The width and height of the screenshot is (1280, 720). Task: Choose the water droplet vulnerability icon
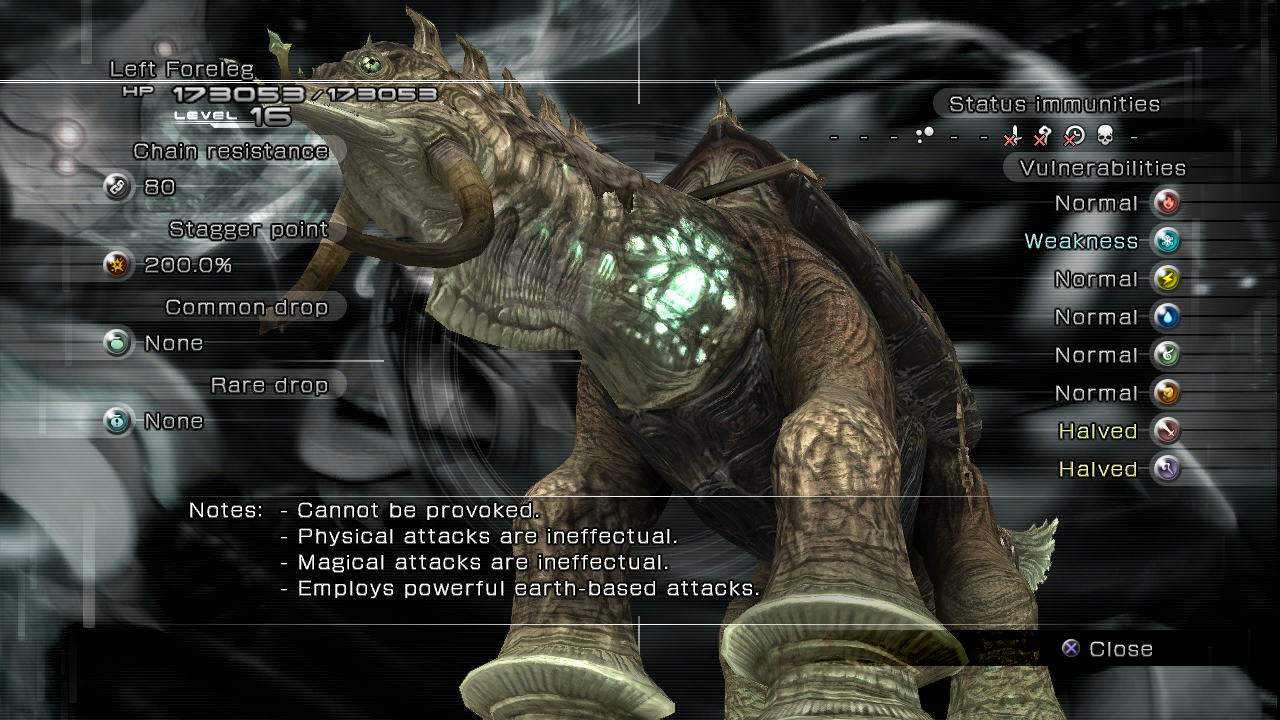[x=1165, y=317]
